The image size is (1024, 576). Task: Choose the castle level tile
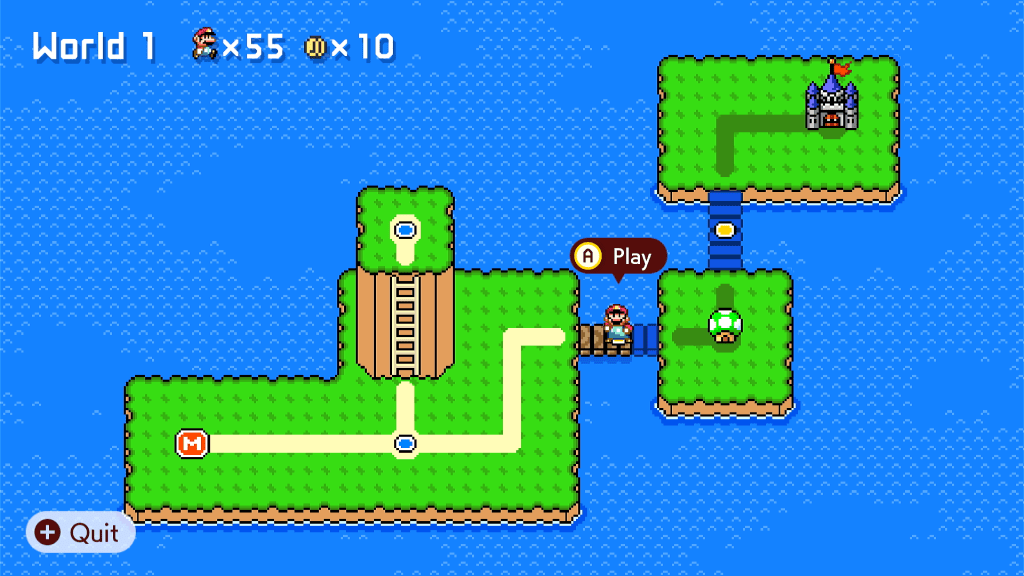click(832, 100)
